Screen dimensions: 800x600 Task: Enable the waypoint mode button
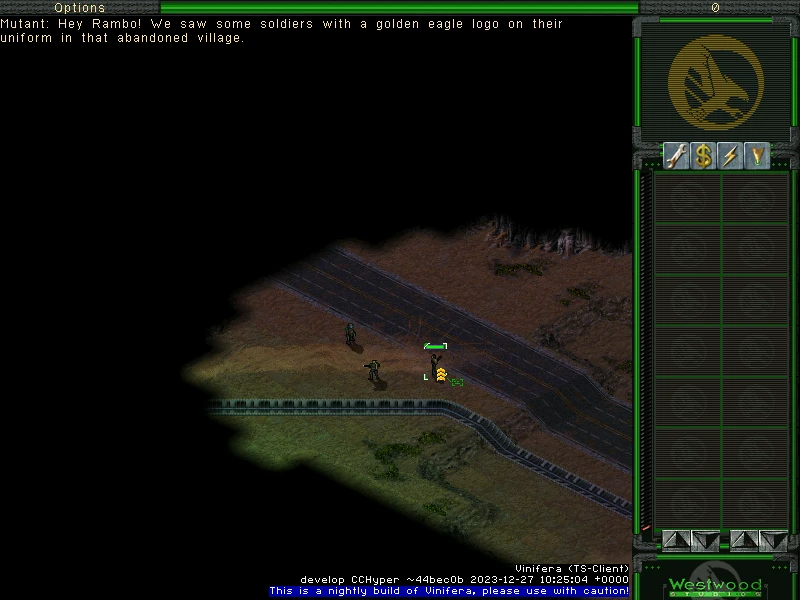pos(758,156)
